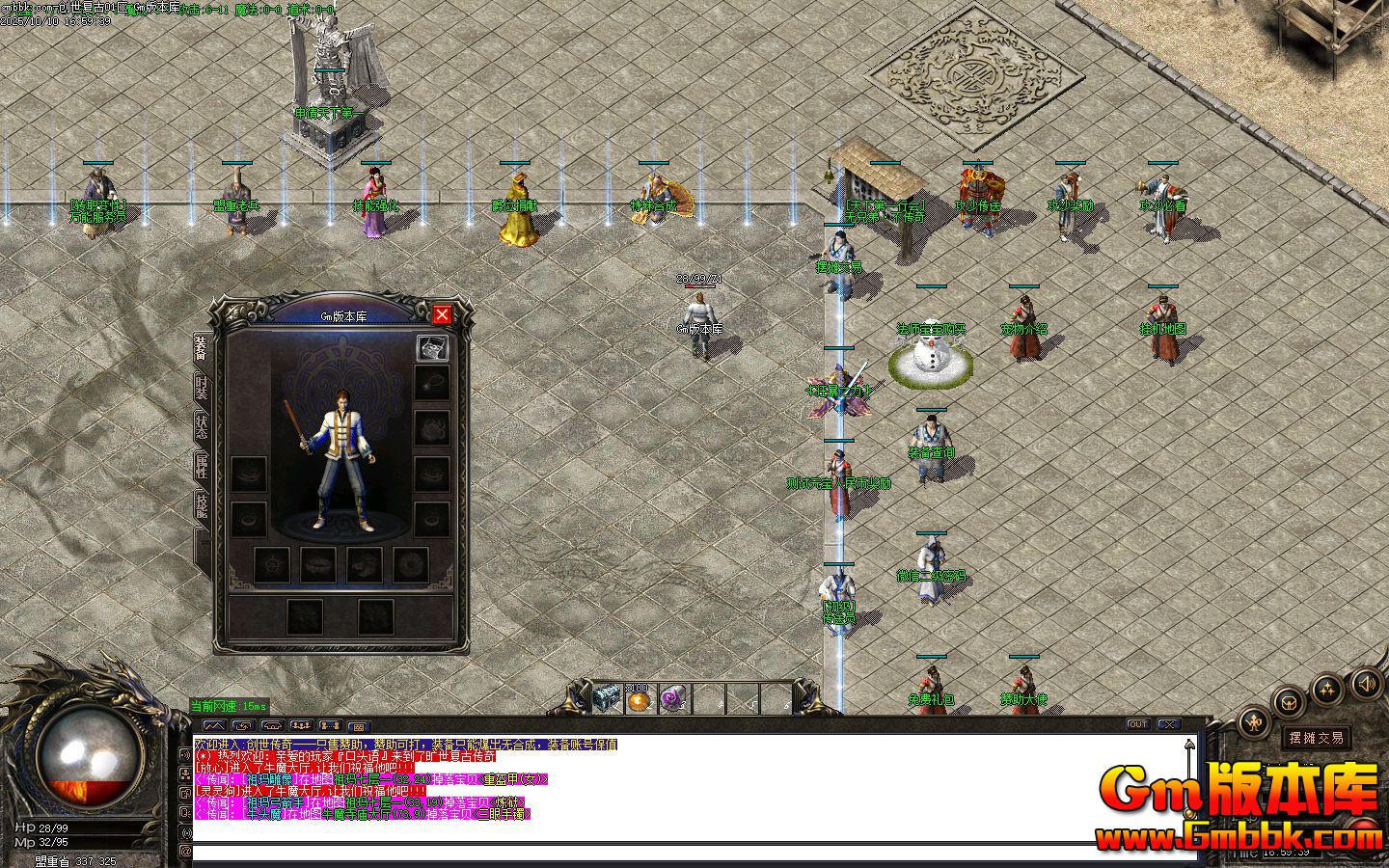
Task: Focus the chat text input field
Action: tap(675, 853)
